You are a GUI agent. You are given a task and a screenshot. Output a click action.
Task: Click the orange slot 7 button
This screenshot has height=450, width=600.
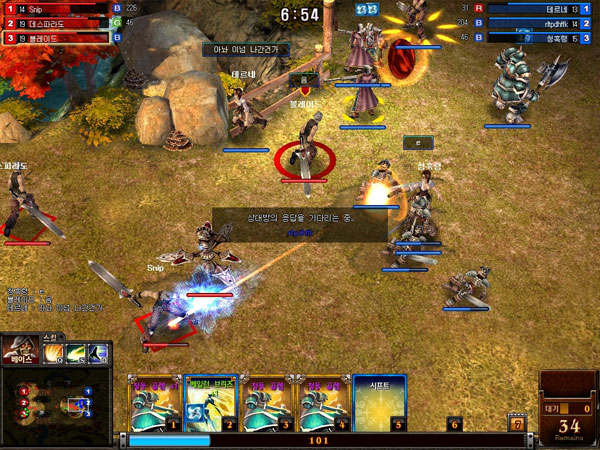pyautogui.click(x=517, y=424)
